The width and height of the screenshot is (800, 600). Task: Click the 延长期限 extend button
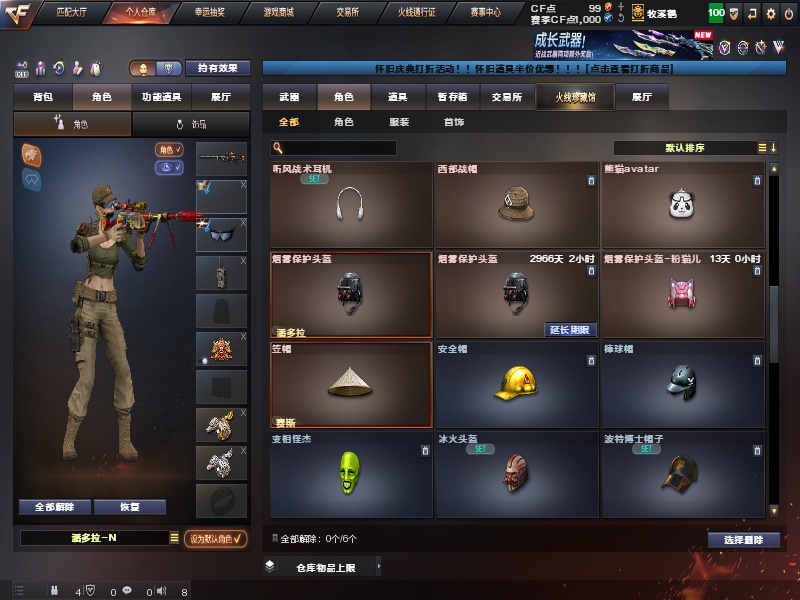pos(570,330)
